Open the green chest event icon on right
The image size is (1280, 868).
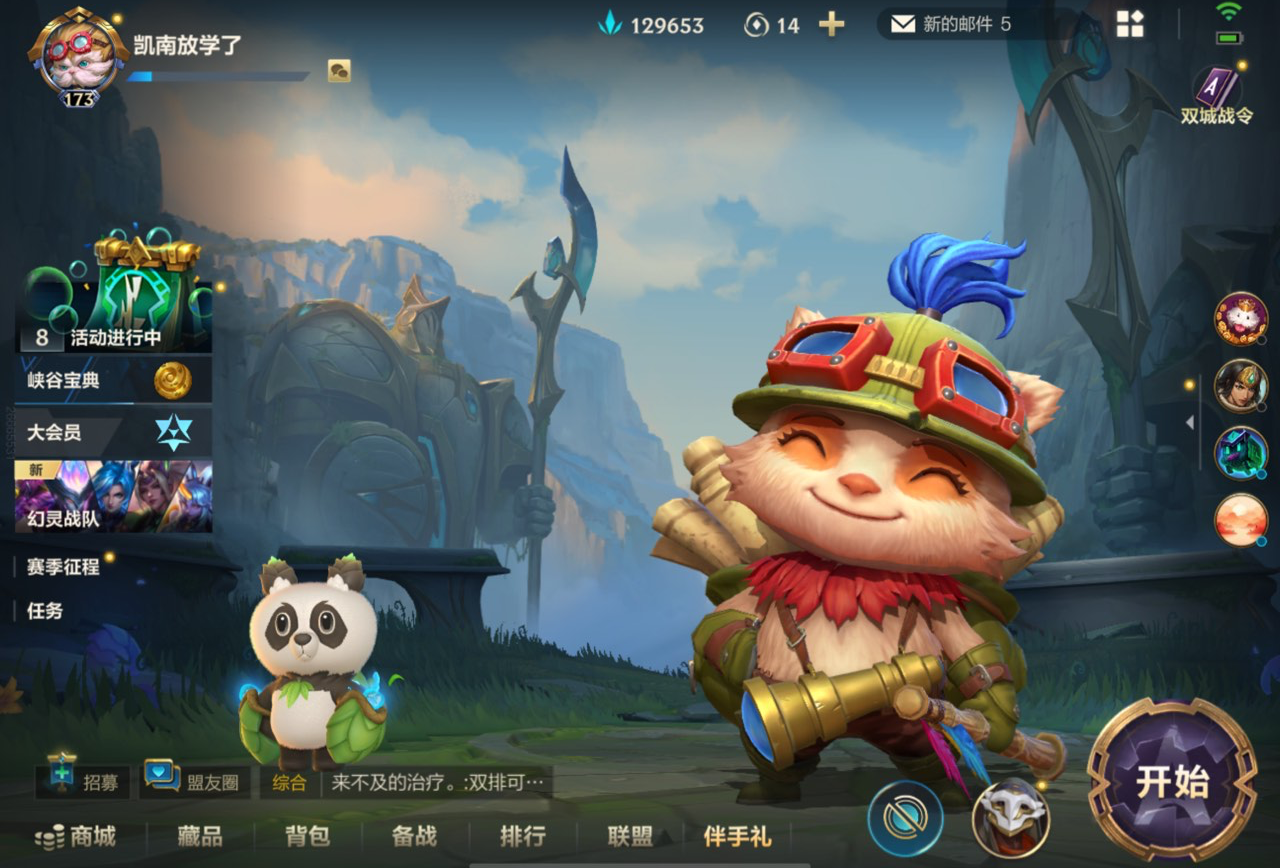coord(1240,453)
